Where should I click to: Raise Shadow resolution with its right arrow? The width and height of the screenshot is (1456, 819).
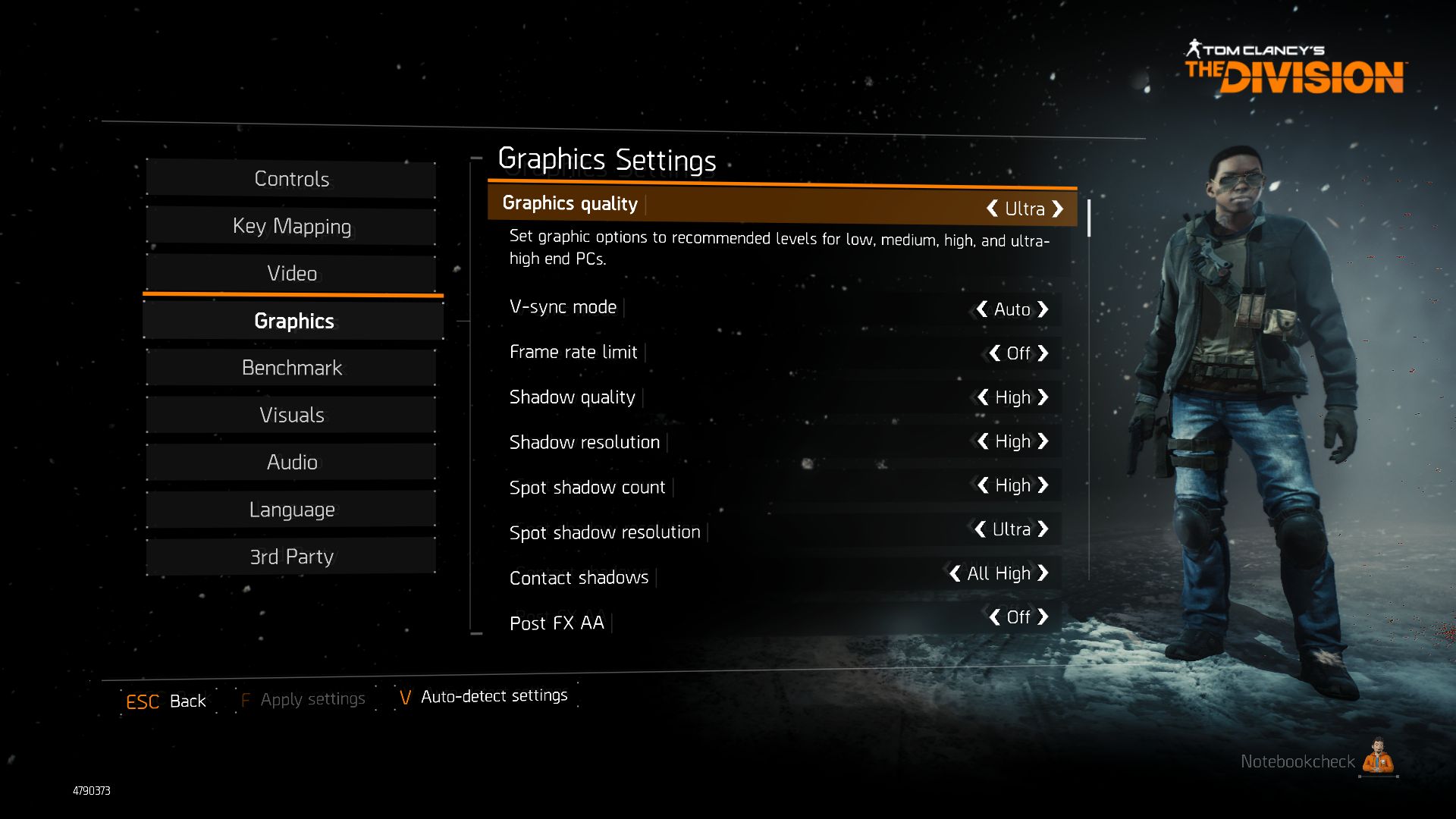point(1043,441)
